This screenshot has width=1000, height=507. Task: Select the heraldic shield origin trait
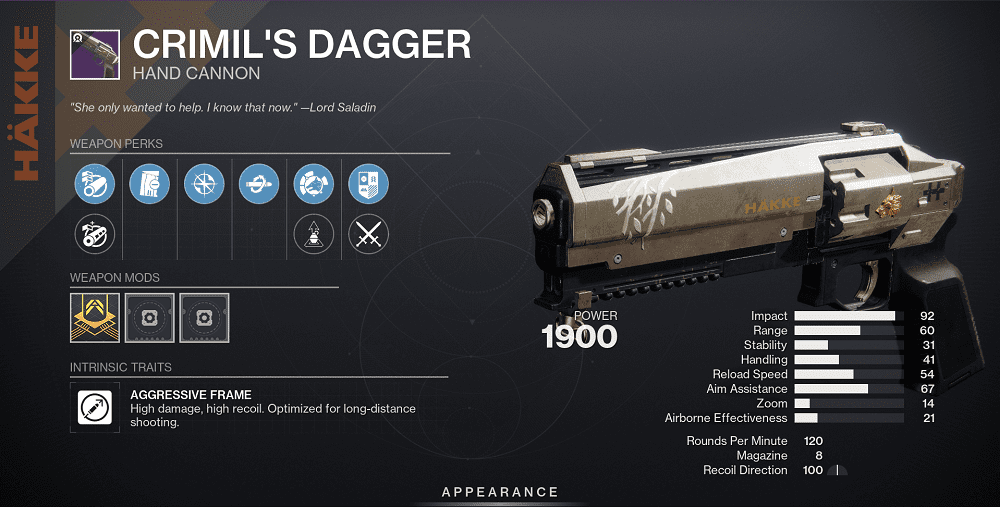[x=368, y=184]
